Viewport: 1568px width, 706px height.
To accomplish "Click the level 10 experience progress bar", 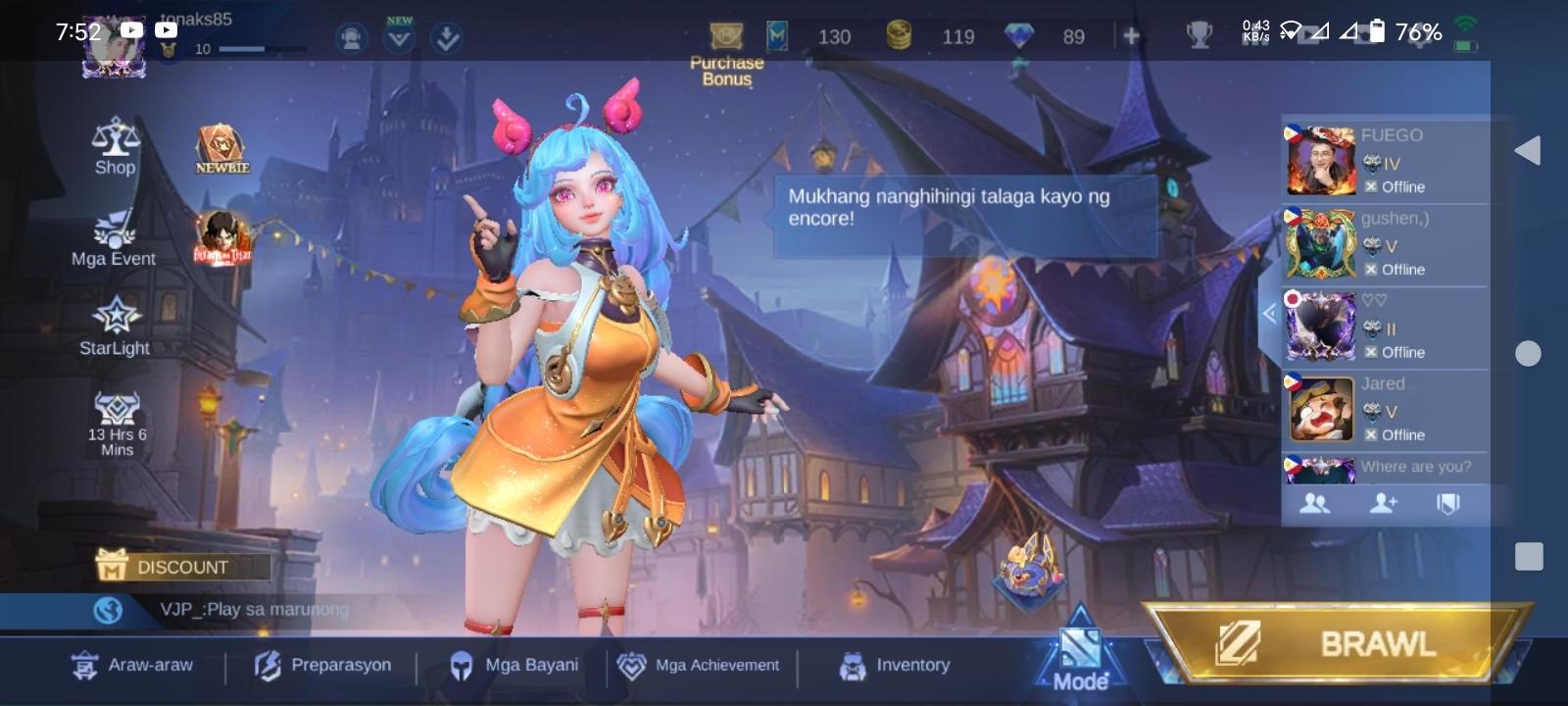I will 260,47.
